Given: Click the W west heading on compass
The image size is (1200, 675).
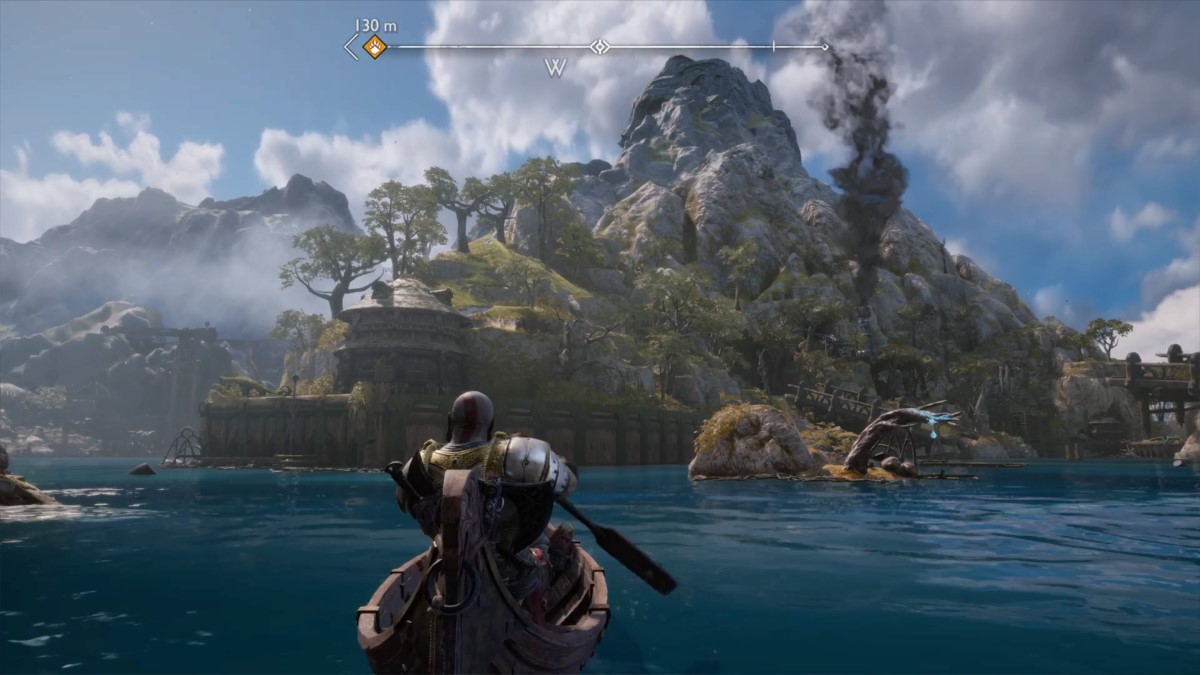Looking at the screenshot, I should (x=556, y=68).
